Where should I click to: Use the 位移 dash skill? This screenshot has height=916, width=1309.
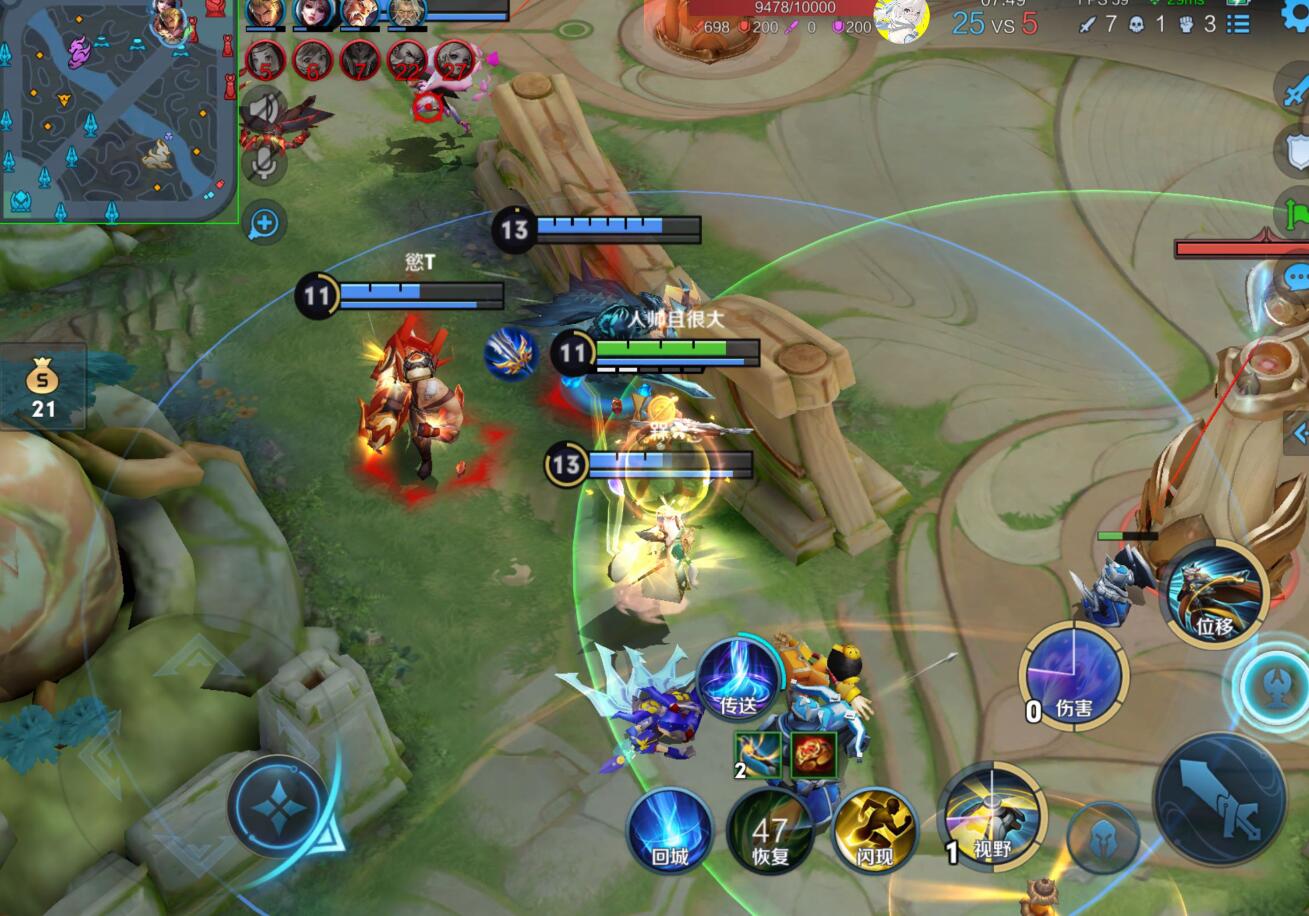tap(1214, 594)
